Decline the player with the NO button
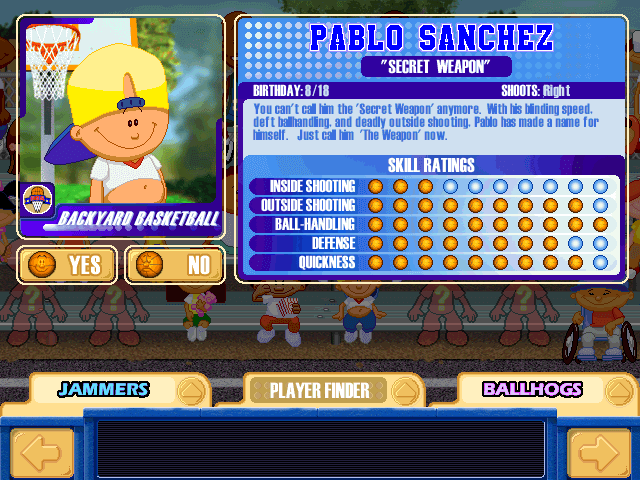The height and width of the screenshot is (480, 640). pyautogui.click(x=175, y=265)
